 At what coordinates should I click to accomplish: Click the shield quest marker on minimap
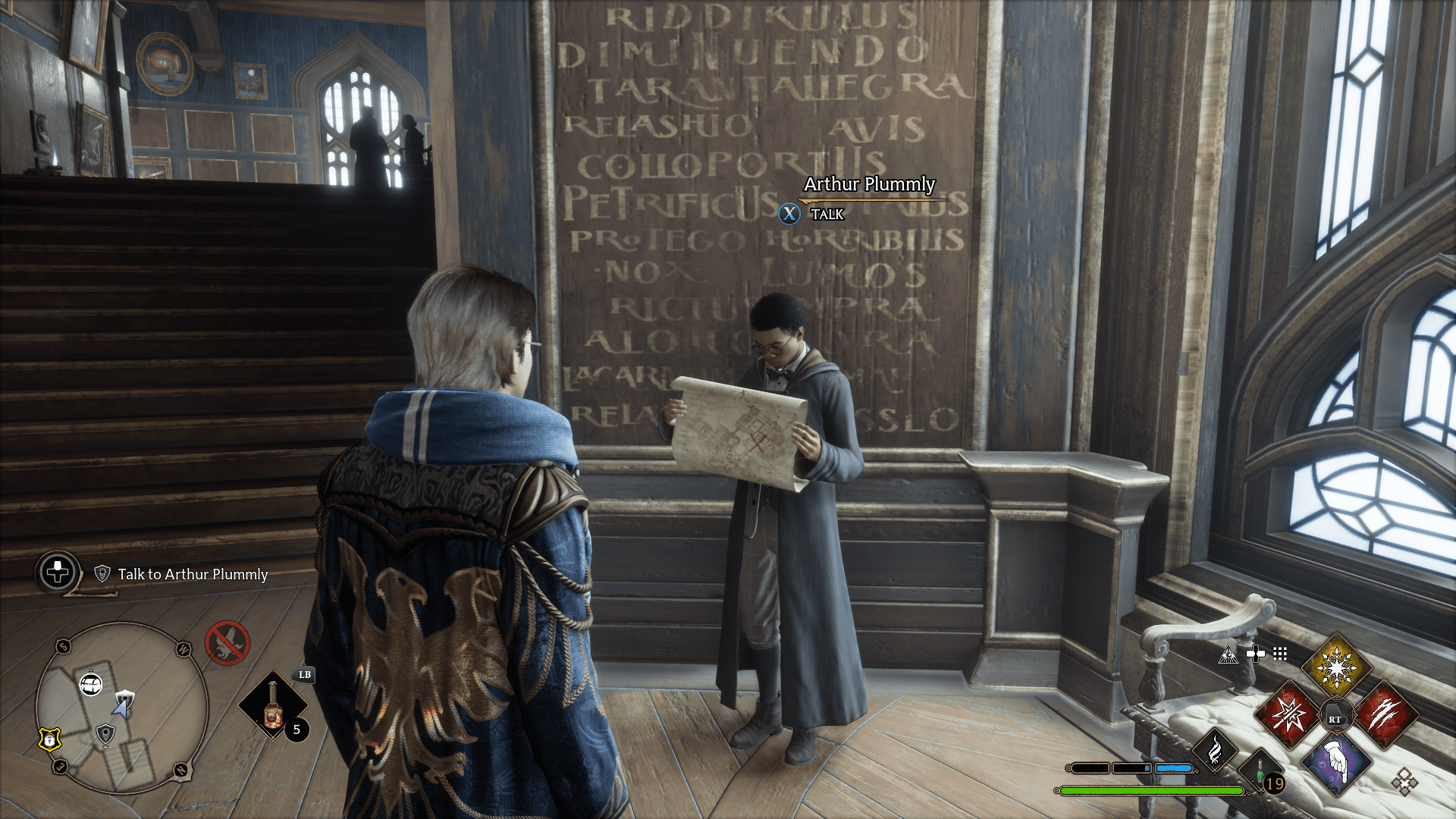pyautogui.click(x=124, y=698)
